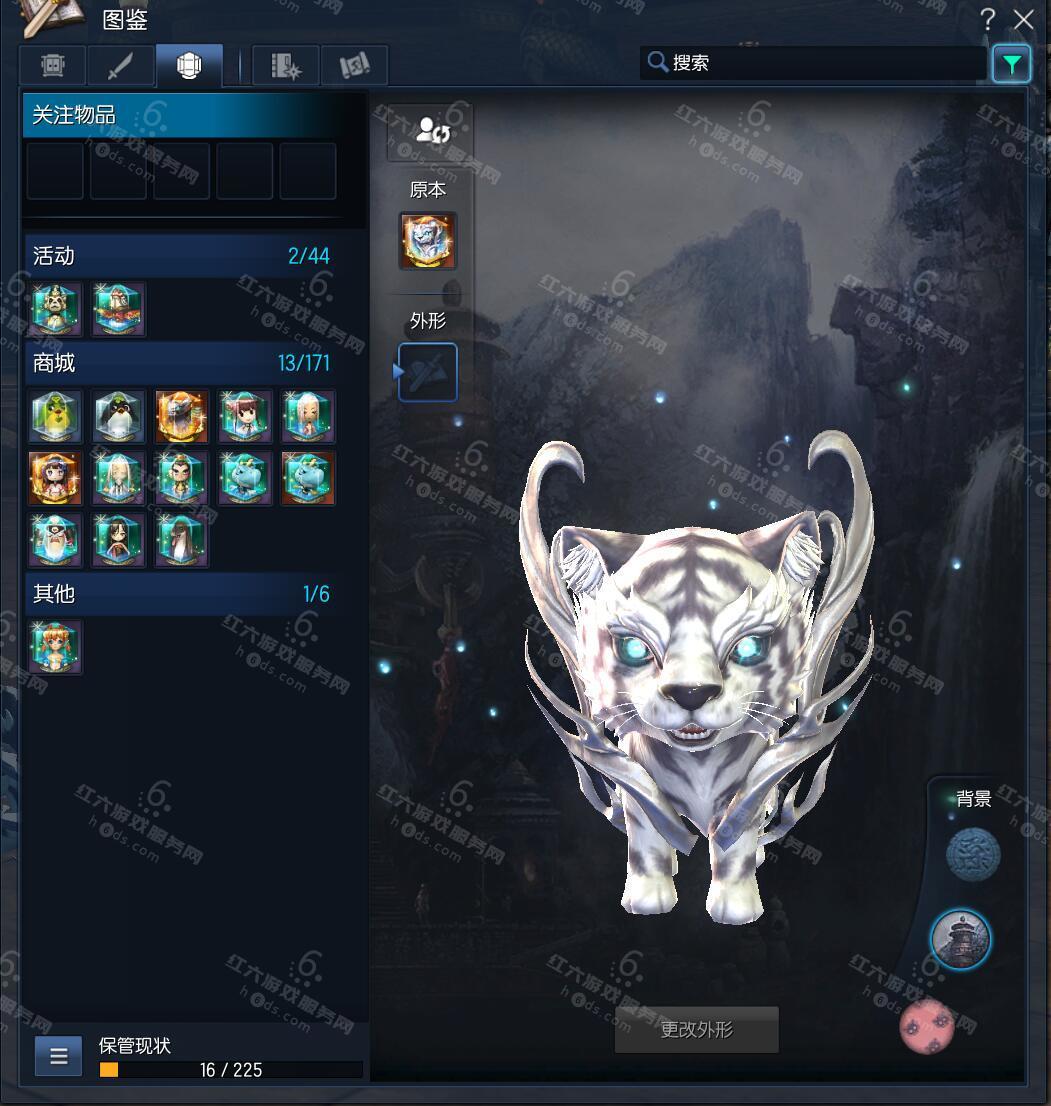Image resolution: width=1051 pixels, height=1106 pixels.
Task: Choose the pagoda temple background
Action: [961, 939]
